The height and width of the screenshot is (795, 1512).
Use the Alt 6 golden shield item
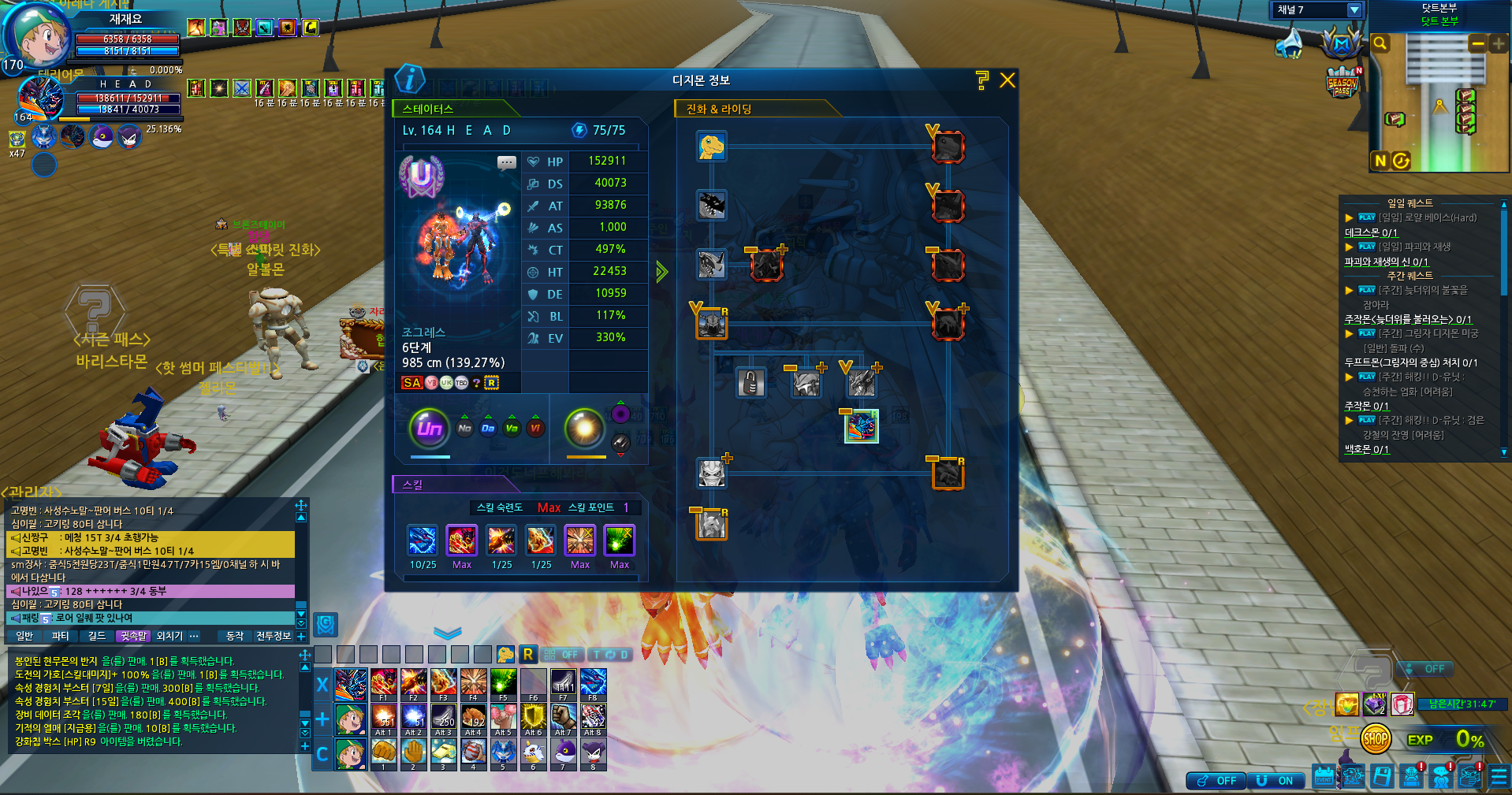tap(534, 717)
